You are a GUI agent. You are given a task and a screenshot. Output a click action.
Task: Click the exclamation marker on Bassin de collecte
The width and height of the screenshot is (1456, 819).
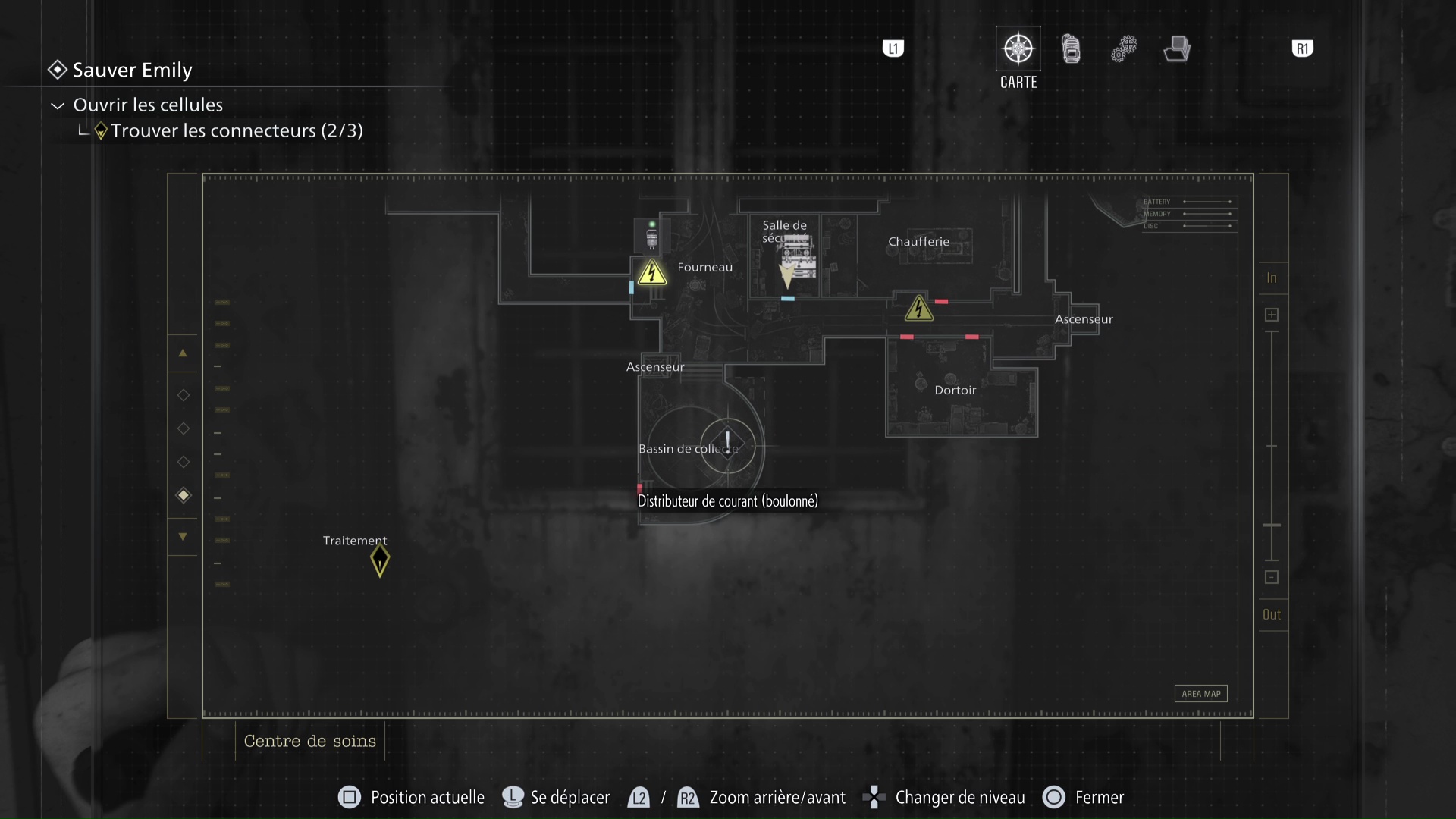pyautogui.click(x=727, y=444)
